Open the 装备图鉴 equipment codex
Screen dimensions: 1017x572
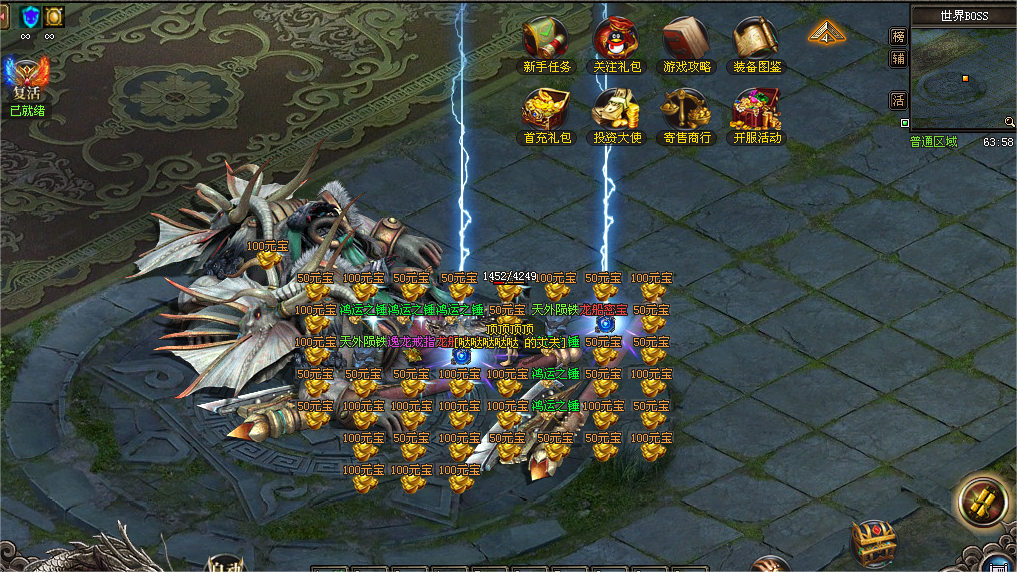[757, 40]
